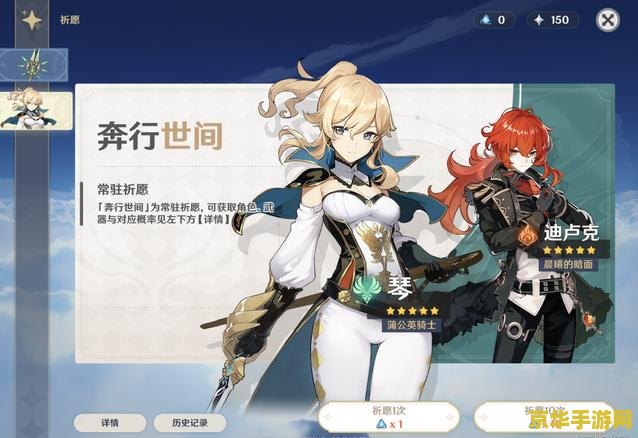Close the wish screen
638x438 pixels.
coord(607,20)
